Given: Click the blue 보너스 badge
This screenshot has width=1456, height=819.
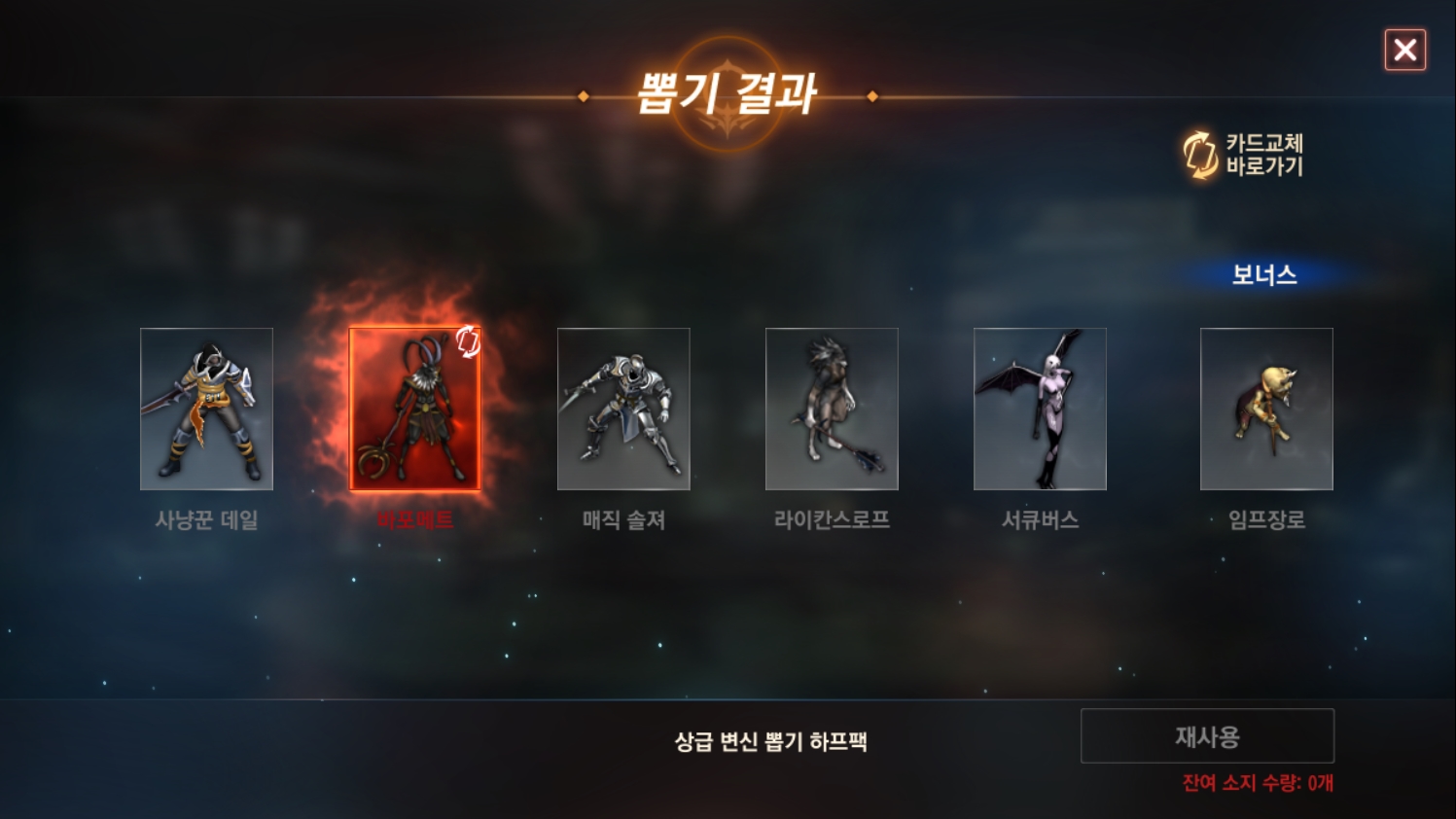Looking at the screenshot, I should (1263, 275).
